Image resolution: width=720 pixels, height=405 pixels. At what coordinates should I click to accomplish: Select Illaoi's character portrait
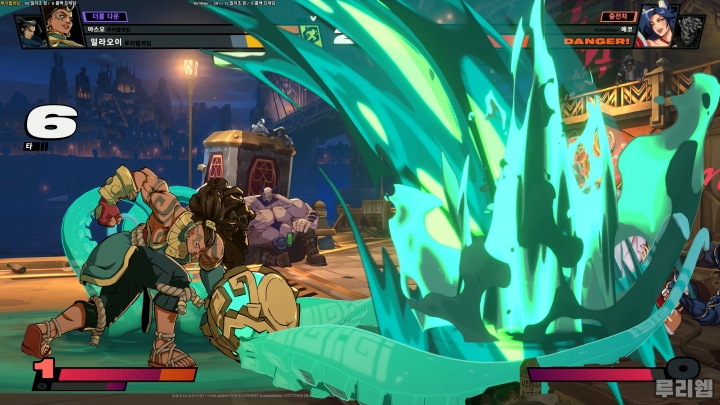point(62,29)
